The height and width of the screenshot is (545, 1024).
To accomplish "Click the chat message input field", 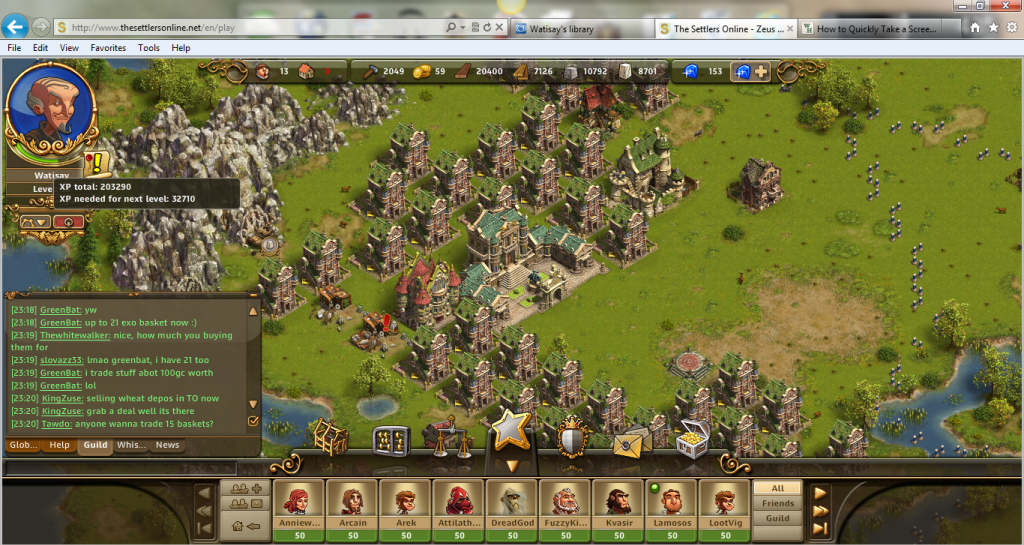I will click(130, 467).
